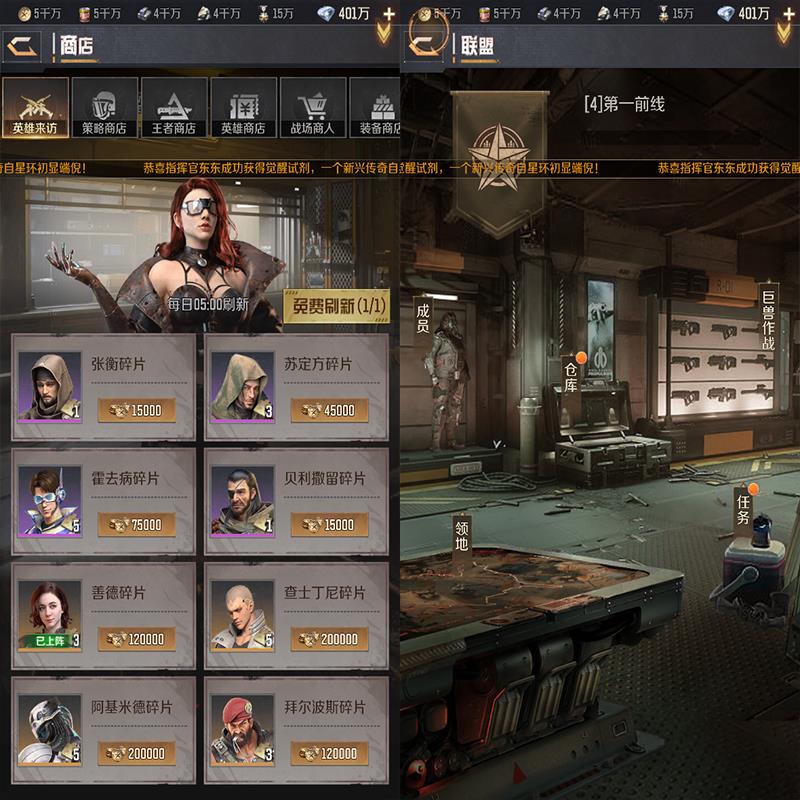The height and width of the screenshot is (800, 800).
Task: Switch to the 策略商店 tab
Action: [x=104, y=108]
